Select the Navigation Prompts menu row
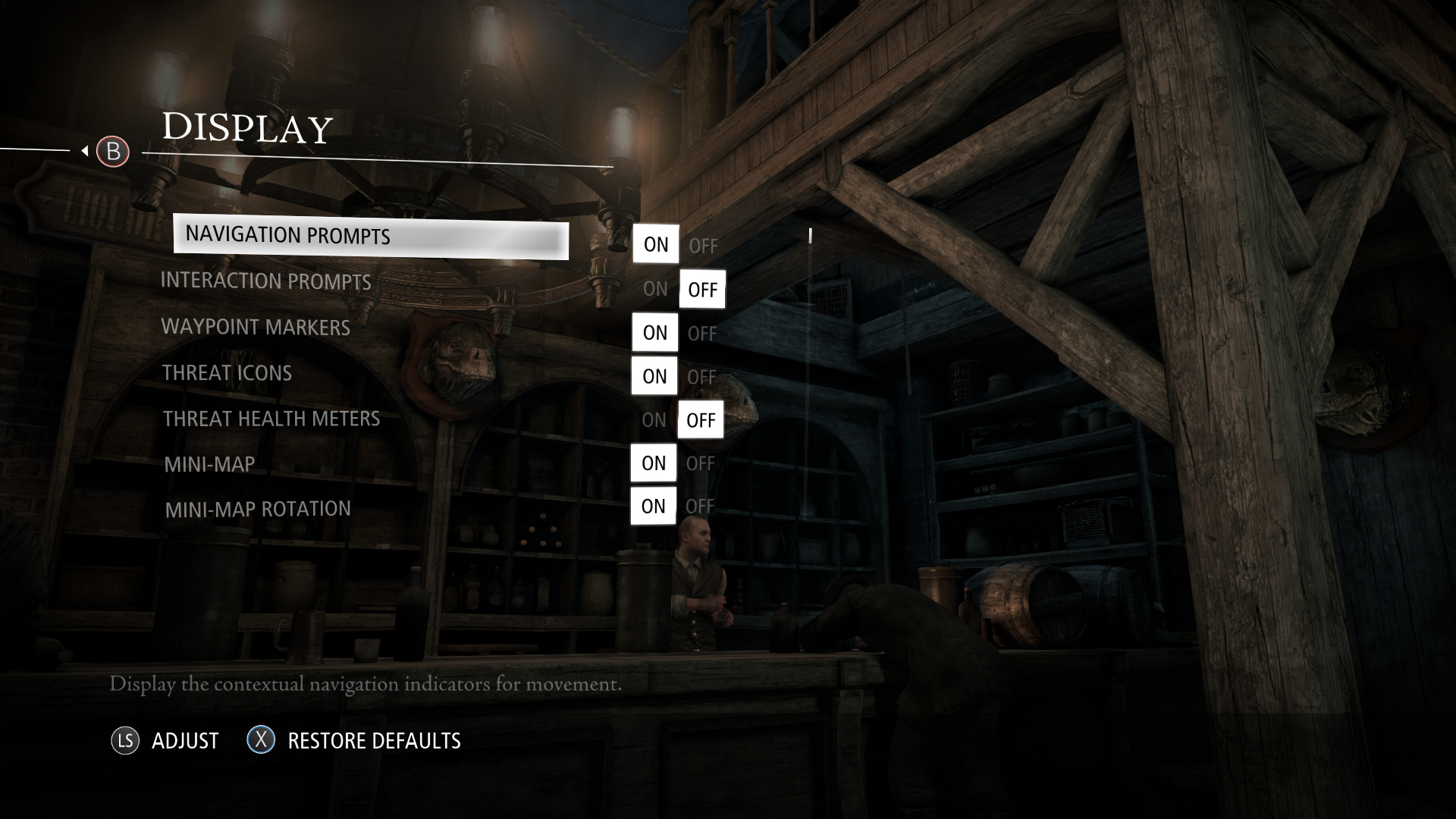Image resolution: width=1456 pixels, height=819 pixels. click(x=370, y=238)
